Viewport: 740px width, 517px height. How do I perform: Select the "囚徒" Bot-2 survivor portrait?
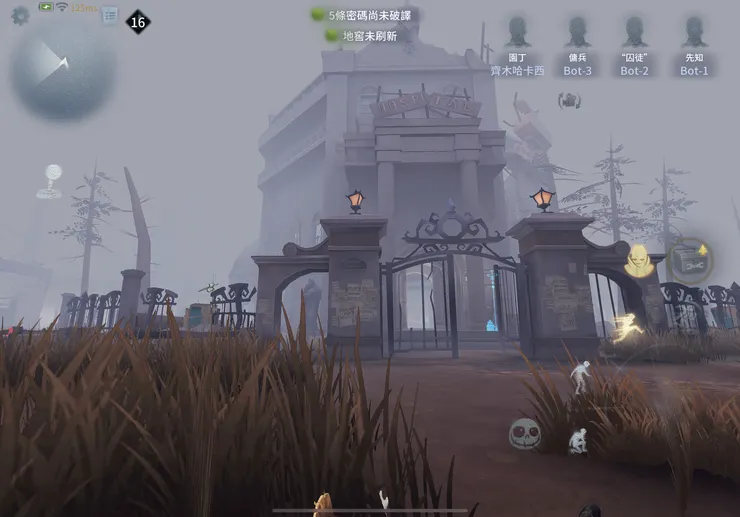[x=635, y=33]
